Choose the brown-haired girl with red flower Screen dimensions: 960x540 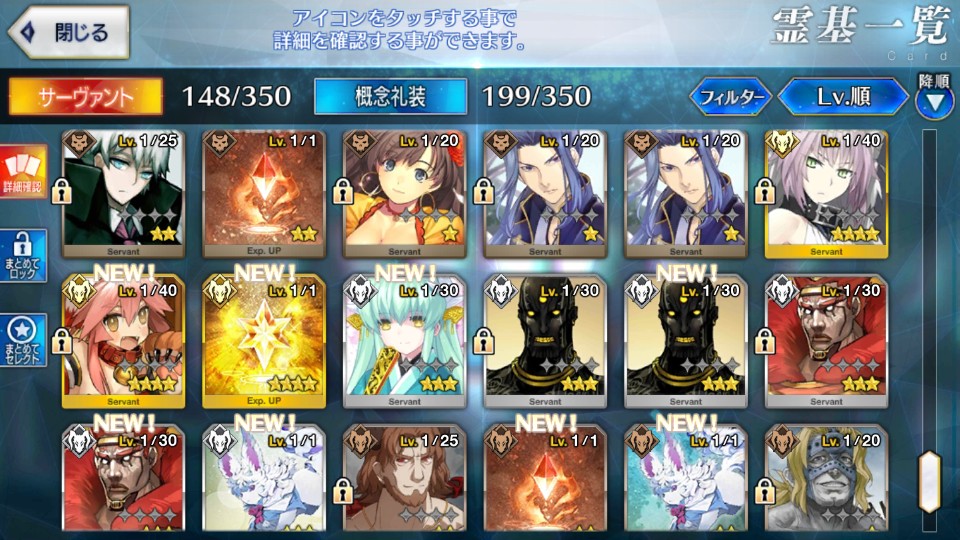click(x=403, y=190)
